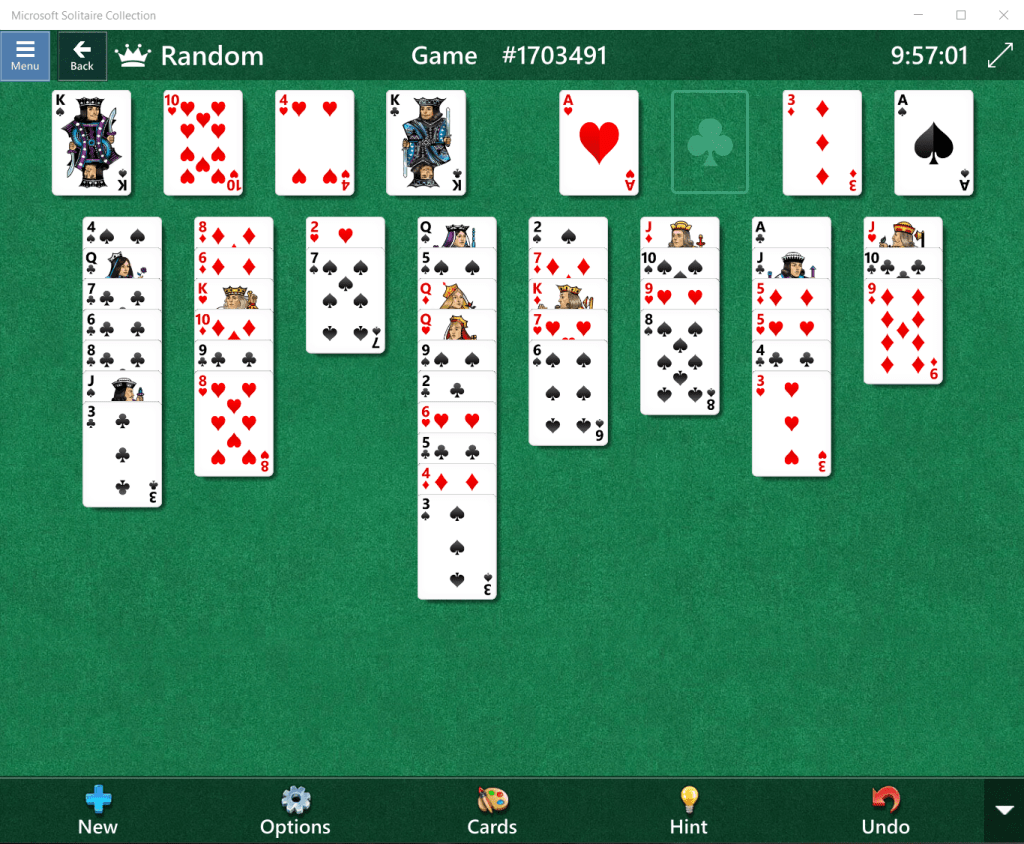Collapse the bottom toolbar with the down arrow
Viewport: 1024px width, 844px height.
tap(1004, 810)
